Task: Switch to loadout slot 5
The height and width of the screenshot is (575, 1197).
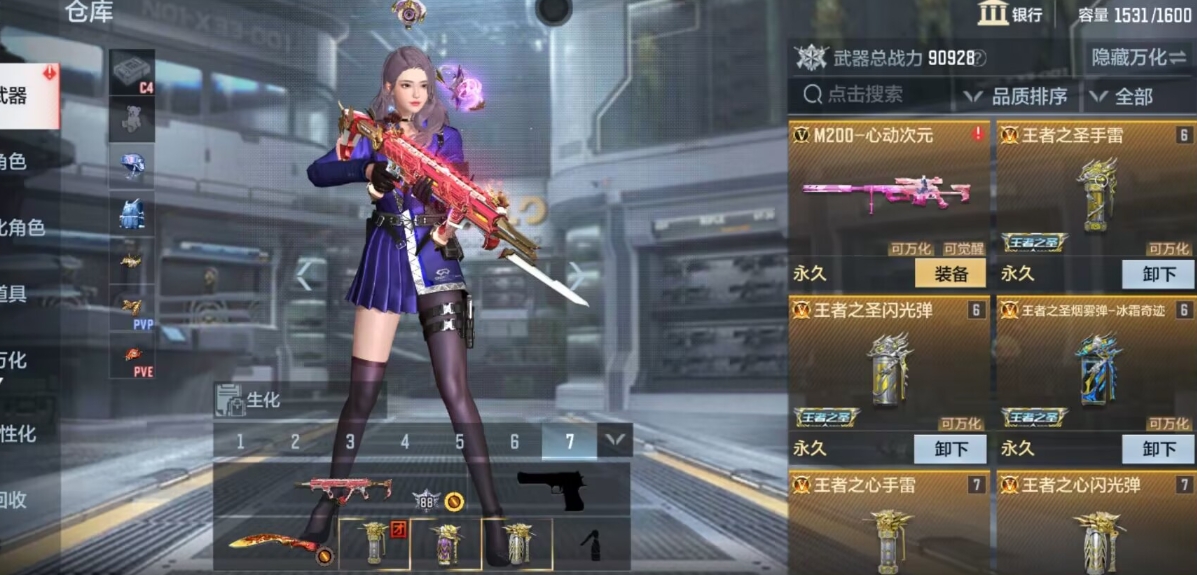Action: pyautogui.click(x=460, y=441)
